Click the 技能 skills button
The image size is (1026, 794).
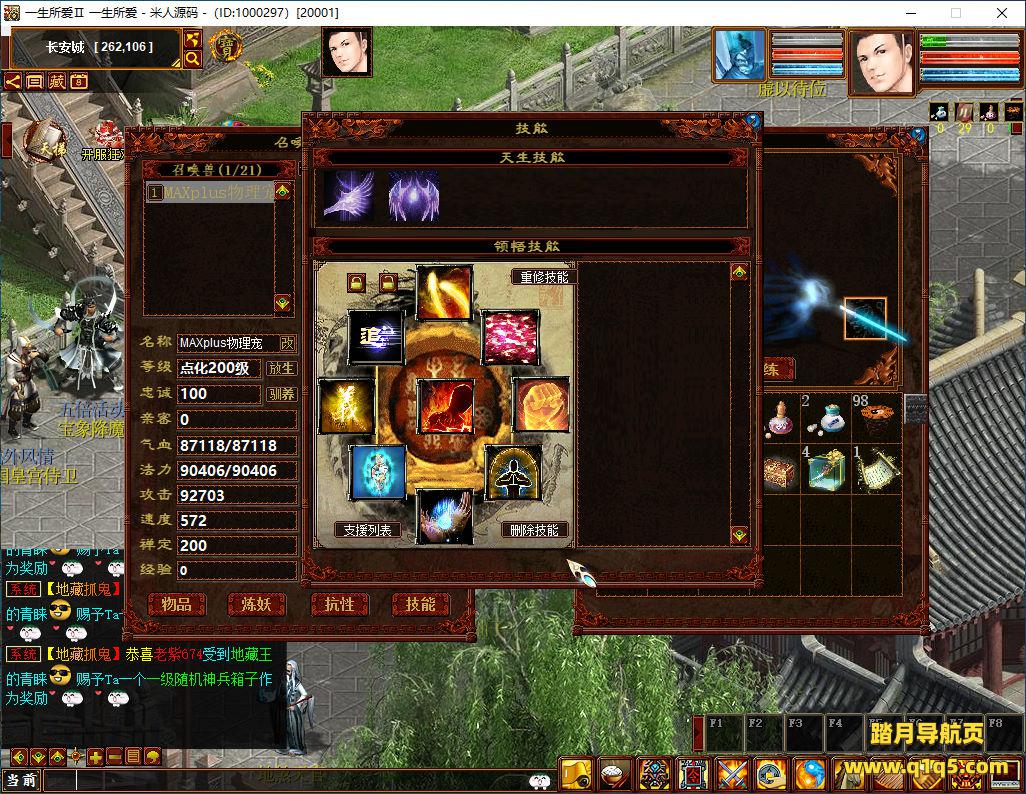(420, 604)
